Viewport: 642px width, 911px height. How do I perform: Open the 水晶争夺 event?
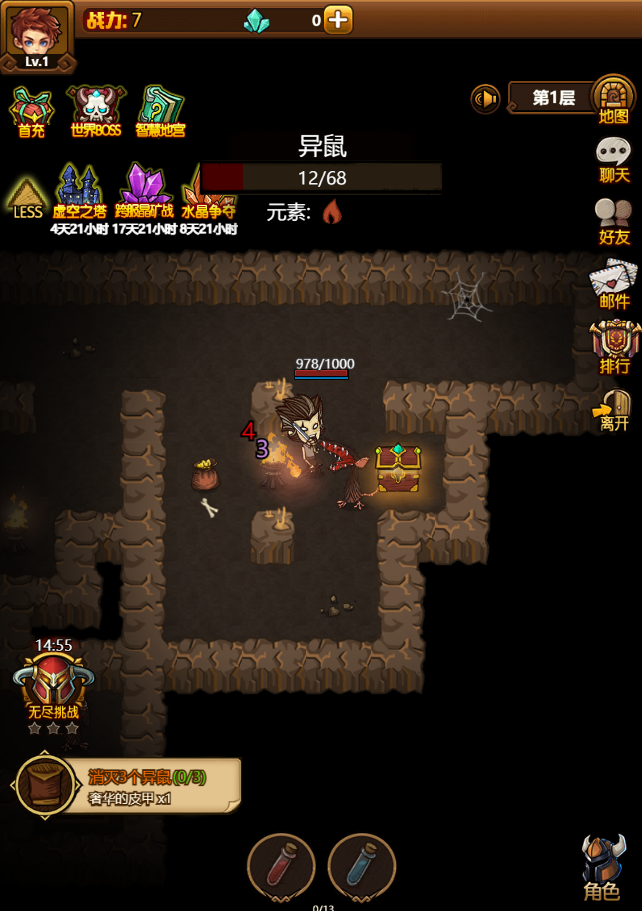pos(208,195)
